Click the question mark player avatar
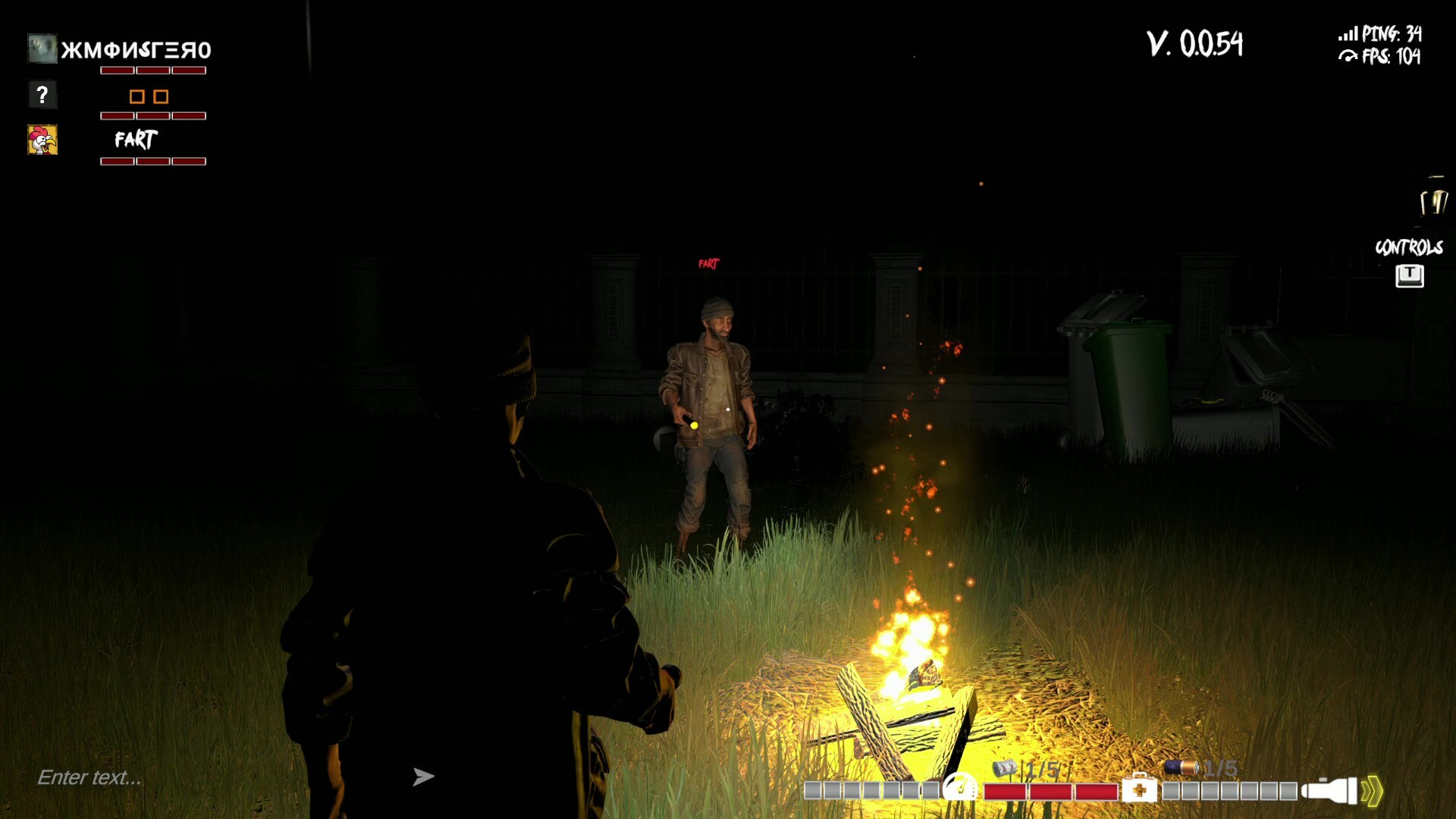Viewport: 1456px width, 819px height. 42,94
